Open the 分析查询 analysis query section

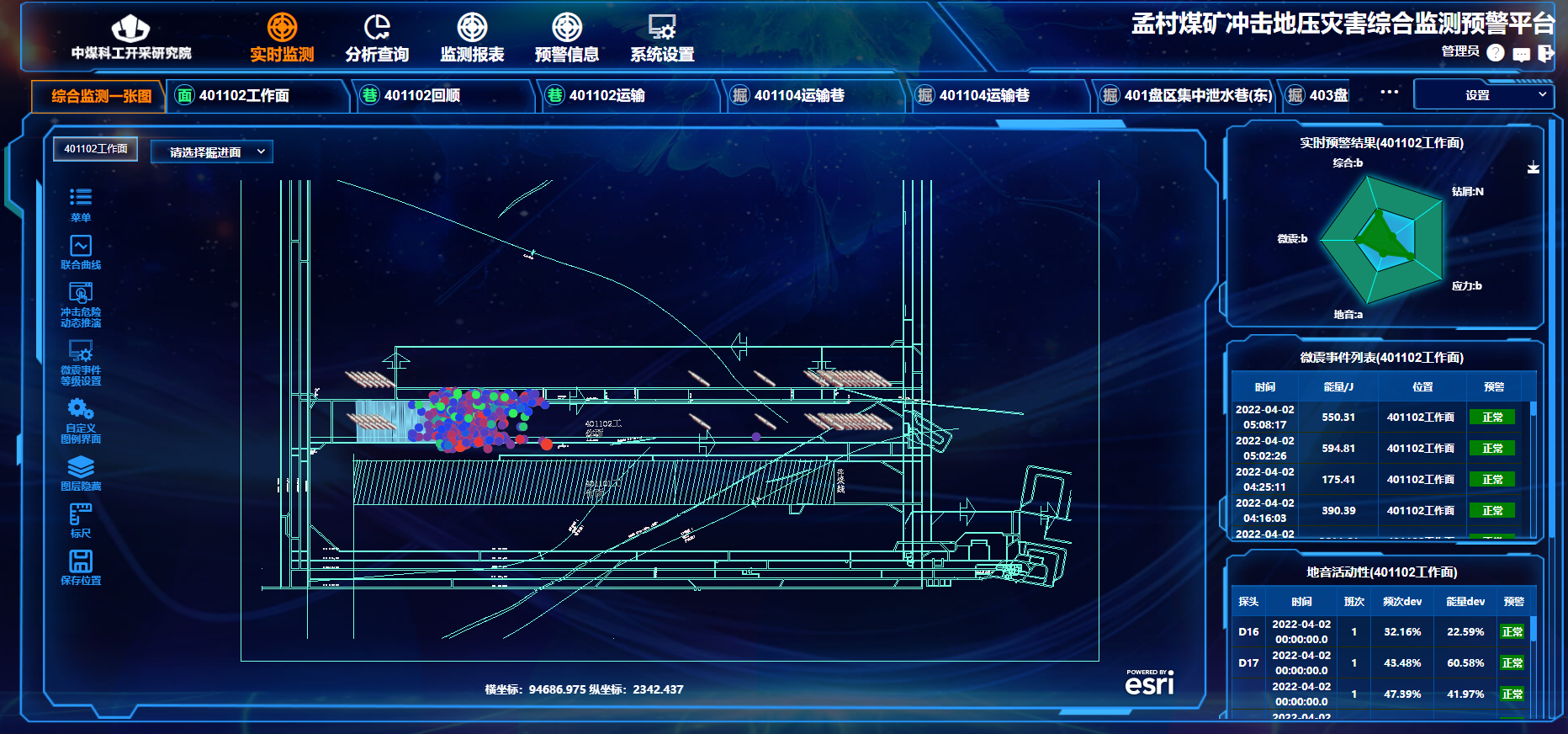click(x=377, y=38)
